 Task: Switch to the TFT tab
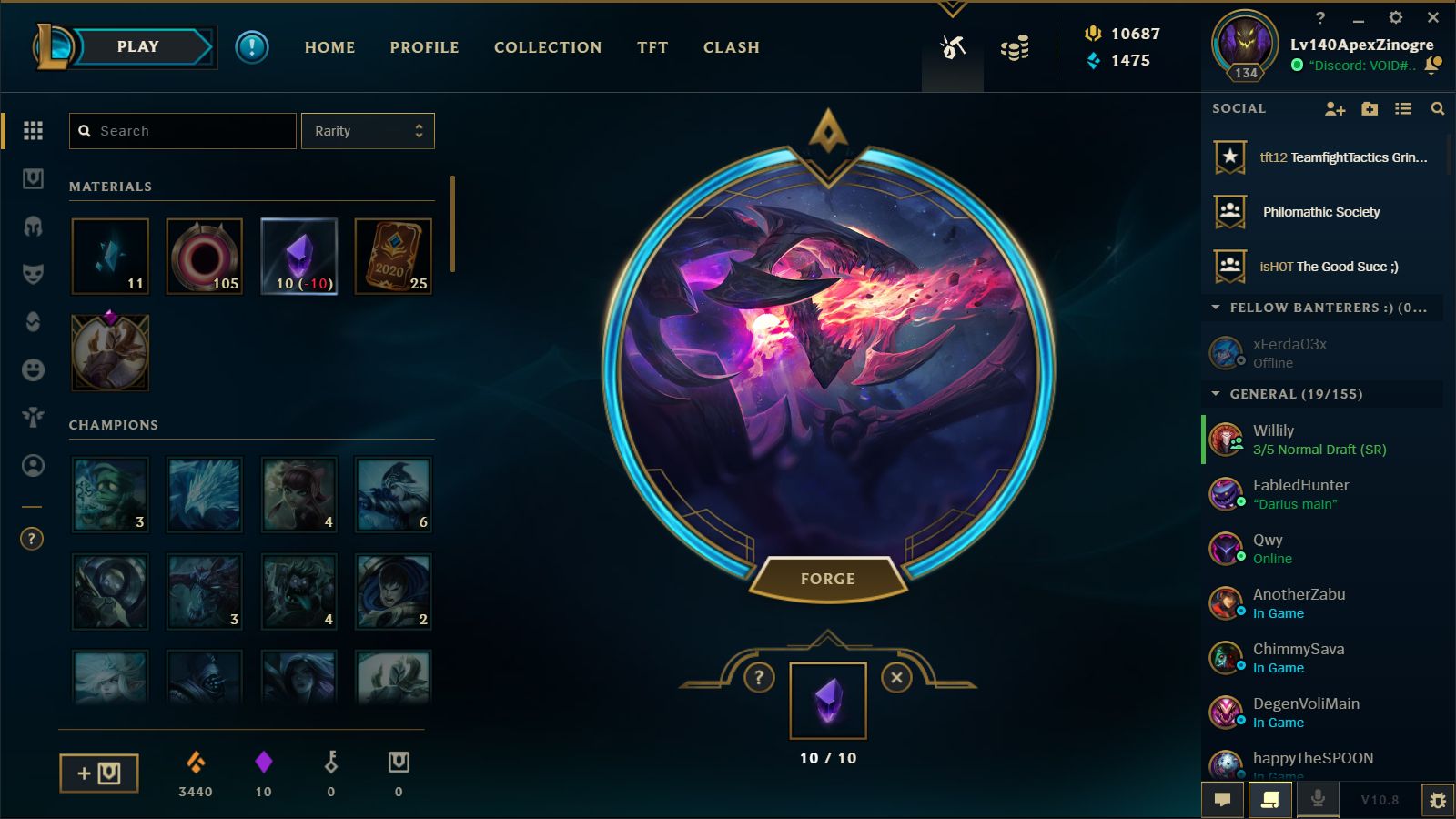(652, 47)
